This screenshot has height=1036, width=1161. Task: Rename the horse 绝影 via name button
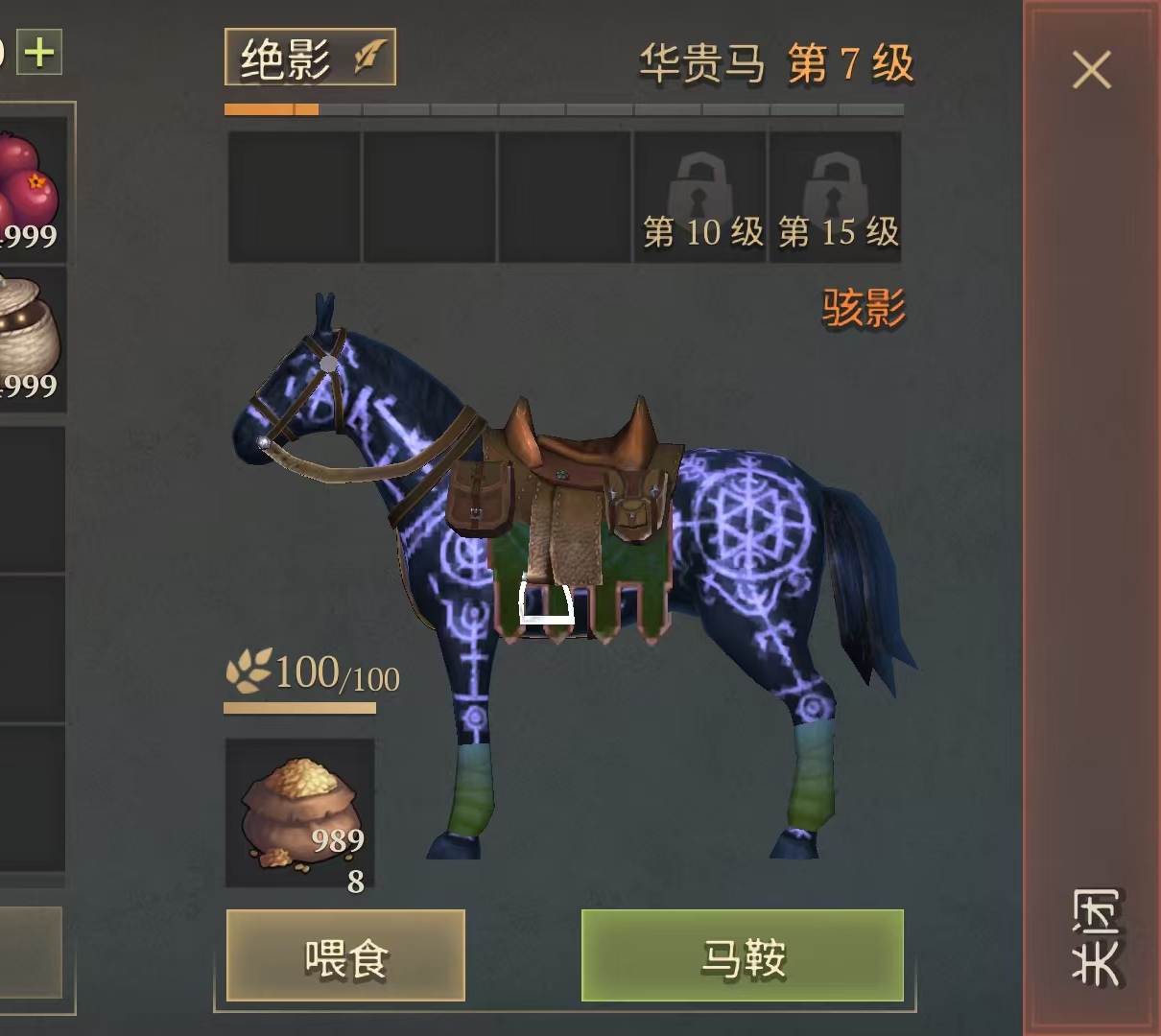(x=309, y=59)
